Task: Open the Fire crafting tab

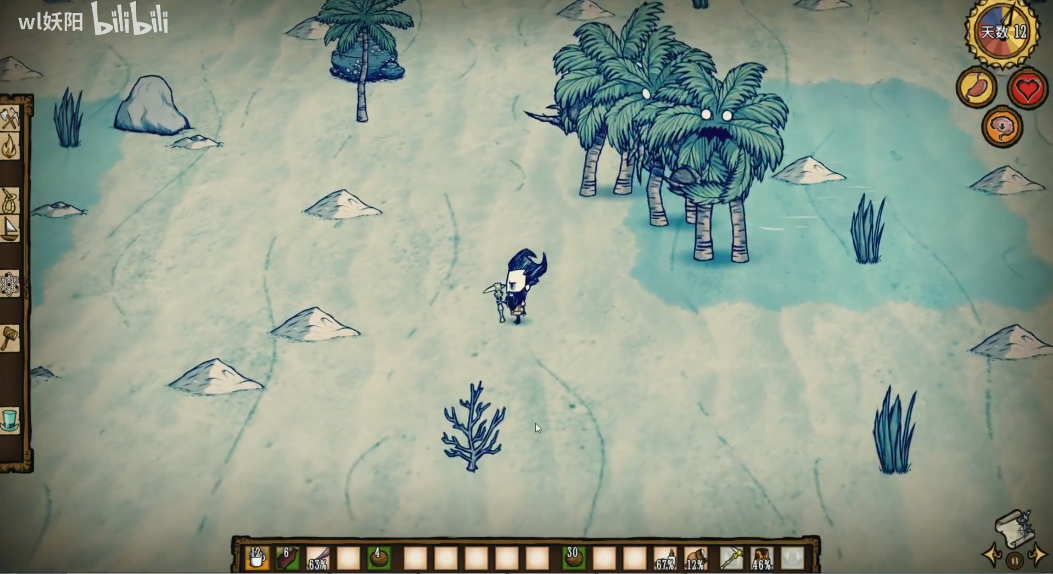Action: pos(11,148)
